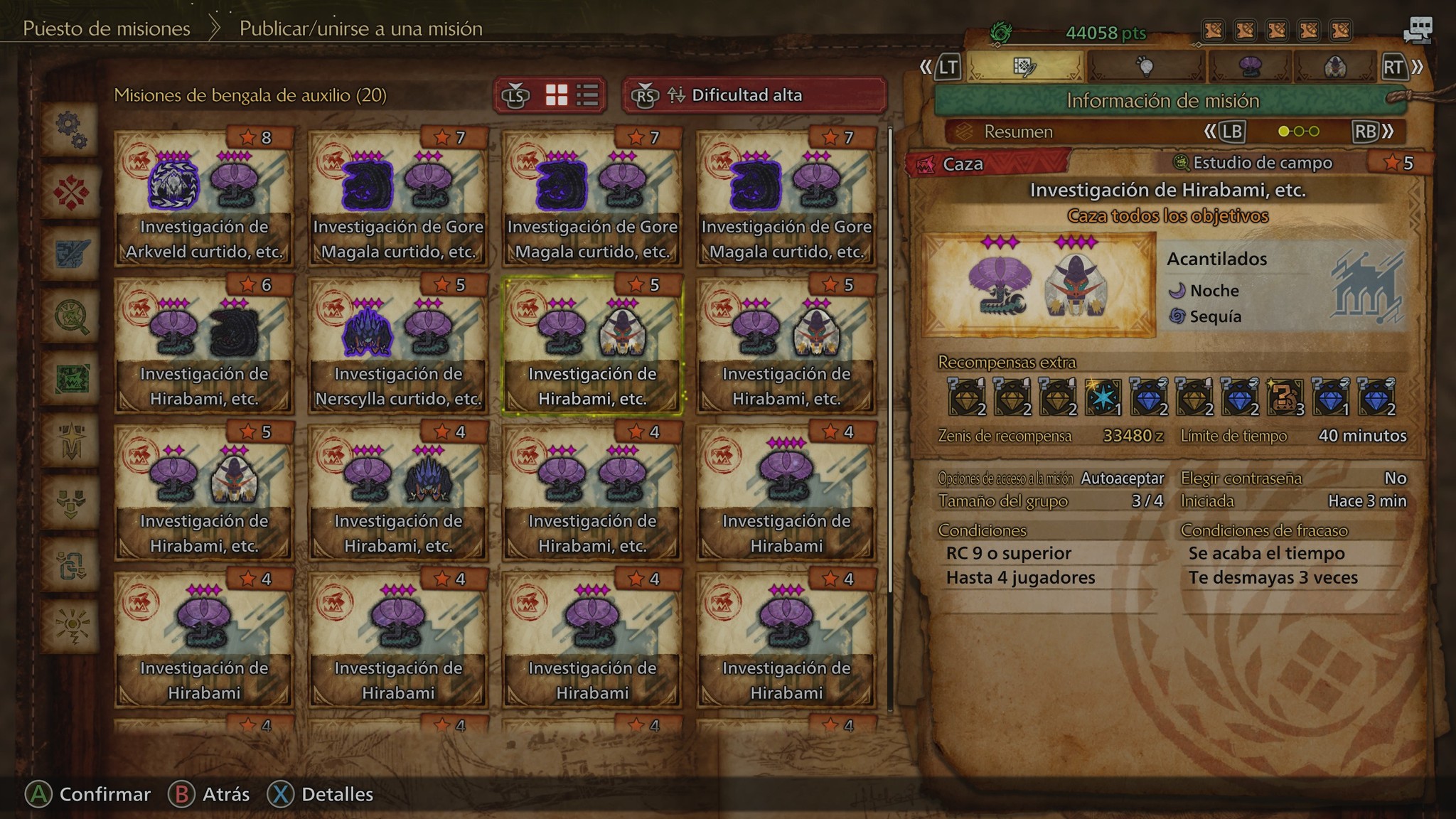Select the sunburst lightning category icon
Screen dimensions: 1456x819
[71, 626]
